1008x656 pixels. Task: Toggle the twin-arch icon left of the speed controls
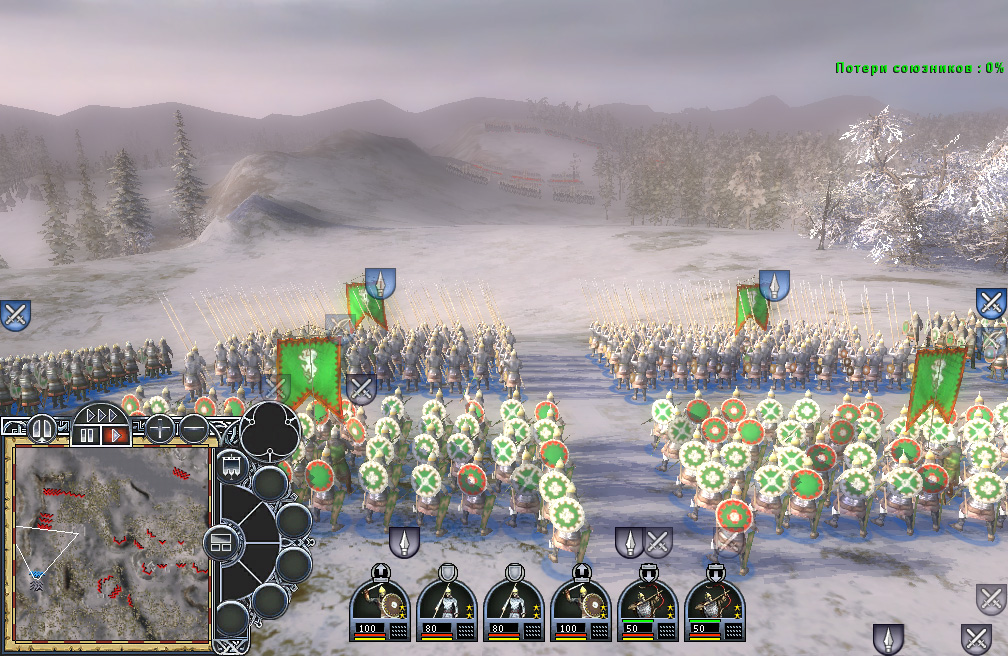pos(44,429)
